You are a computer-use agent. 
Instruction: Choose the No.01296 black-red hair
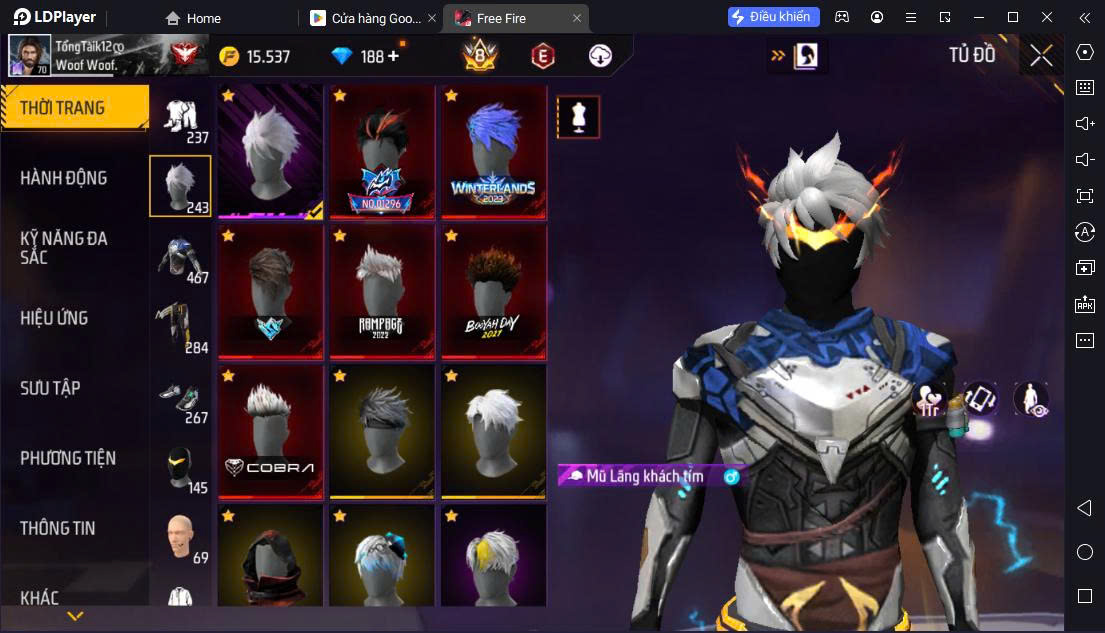(x=381, y=152)
